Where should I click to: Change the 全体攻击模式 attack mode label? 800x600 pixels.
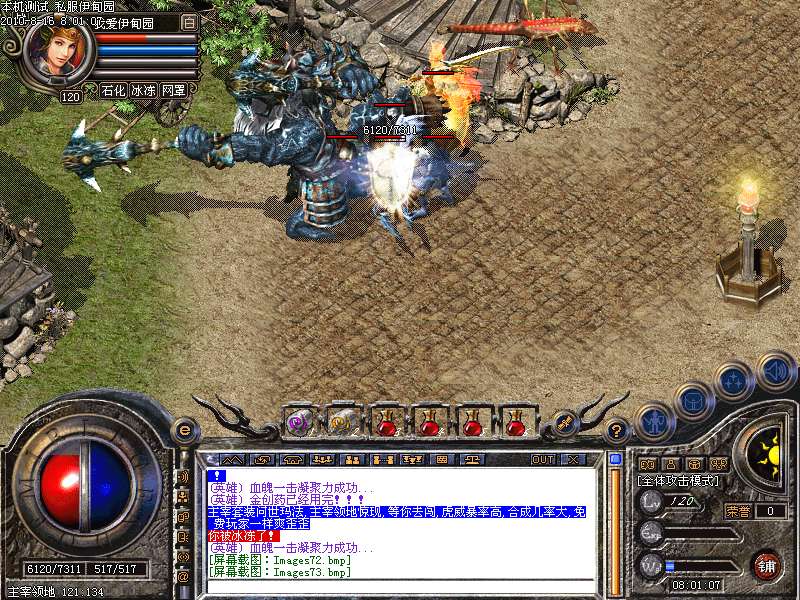tap(675, 481)
